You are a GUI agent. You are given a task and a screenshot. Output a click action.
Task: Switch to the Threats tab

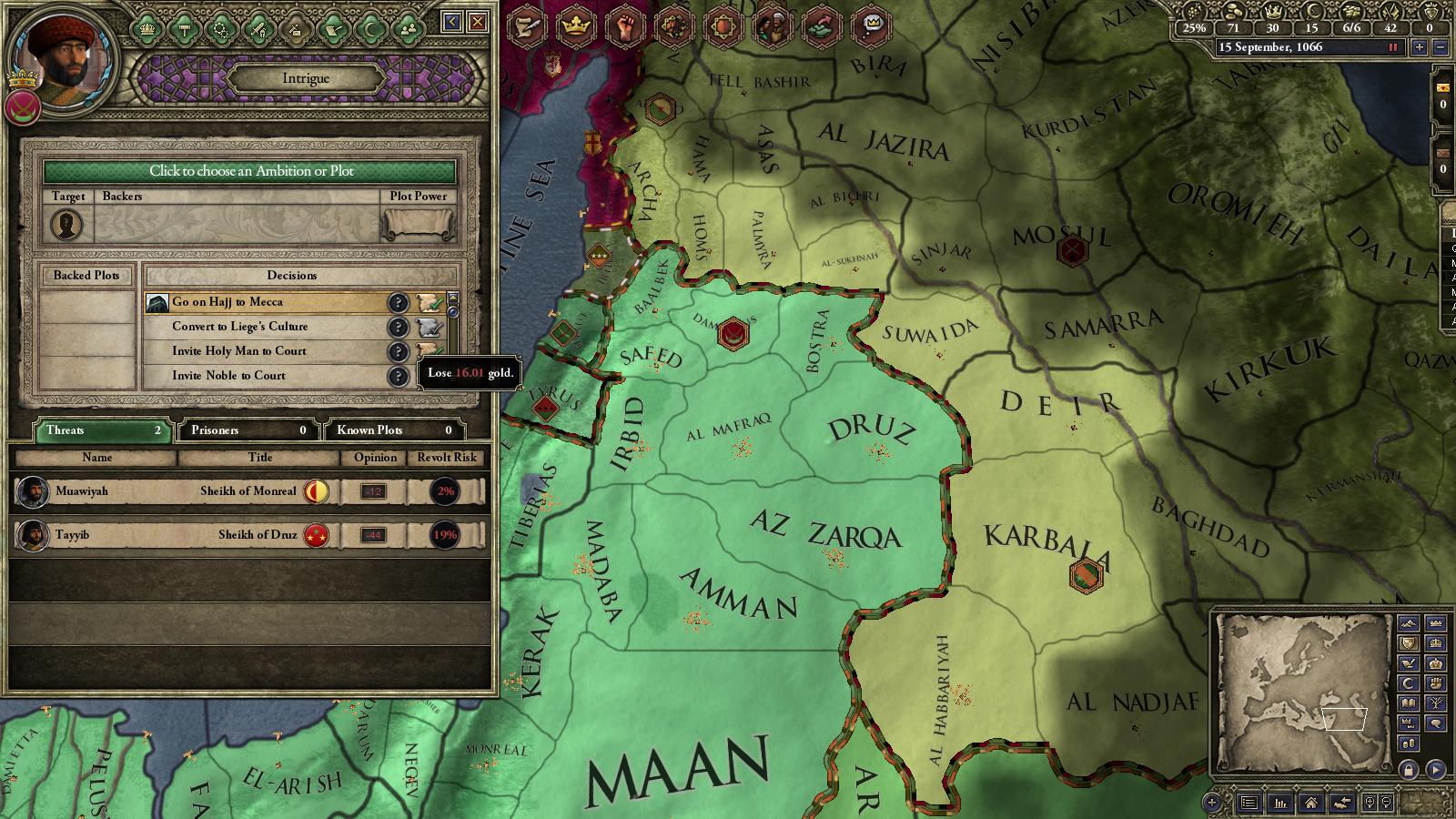point(101,430)
